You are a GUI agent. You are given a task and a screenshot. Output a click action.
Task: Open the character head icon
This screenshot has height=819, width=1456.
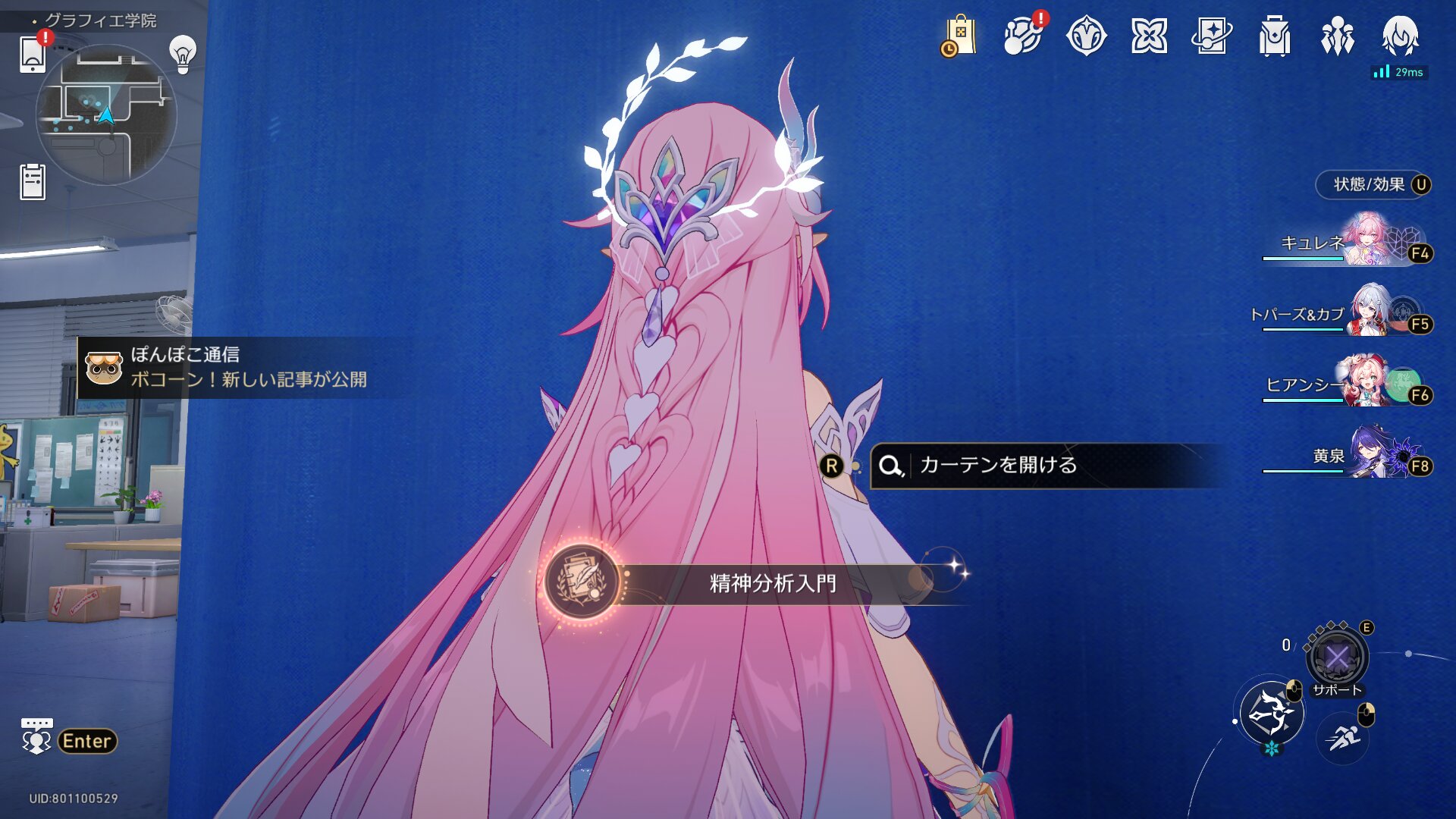coord(1400,36)
